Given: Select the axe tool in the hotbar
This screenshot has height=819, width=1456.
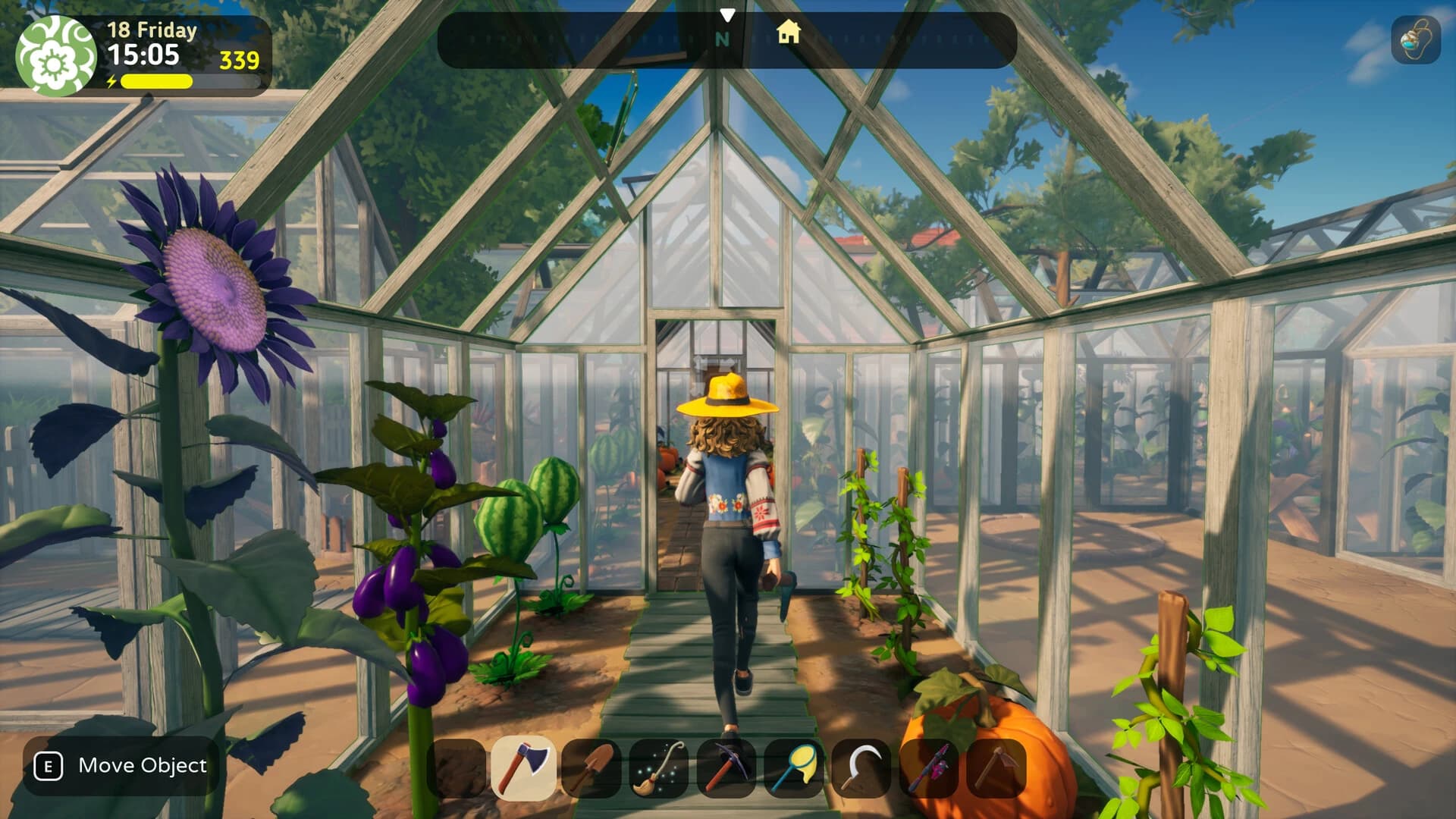Looking at the screenshot, I should [x=526, y=767].
